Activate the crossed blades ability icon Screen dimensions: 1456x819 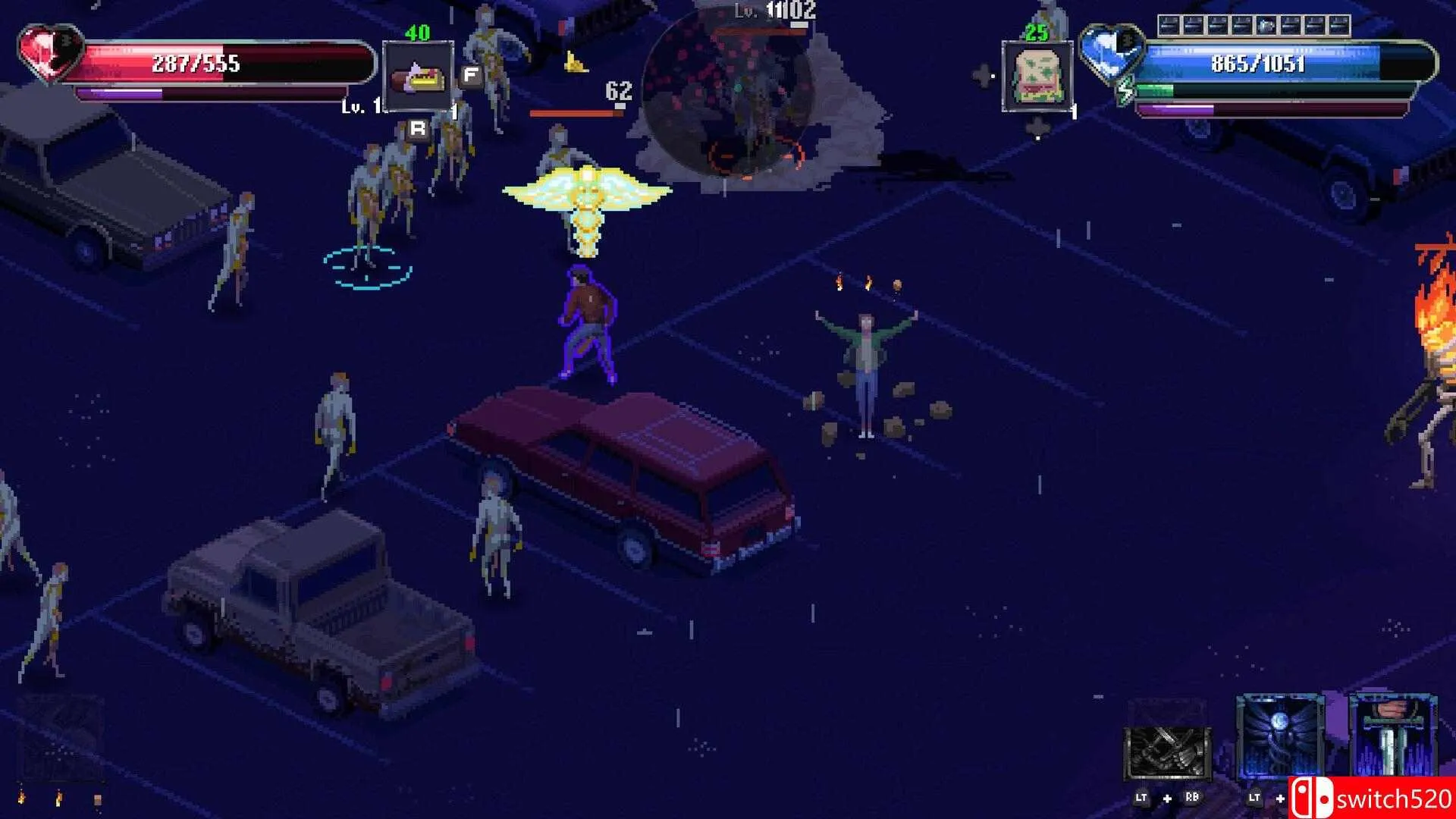(x=1166, y=751)
